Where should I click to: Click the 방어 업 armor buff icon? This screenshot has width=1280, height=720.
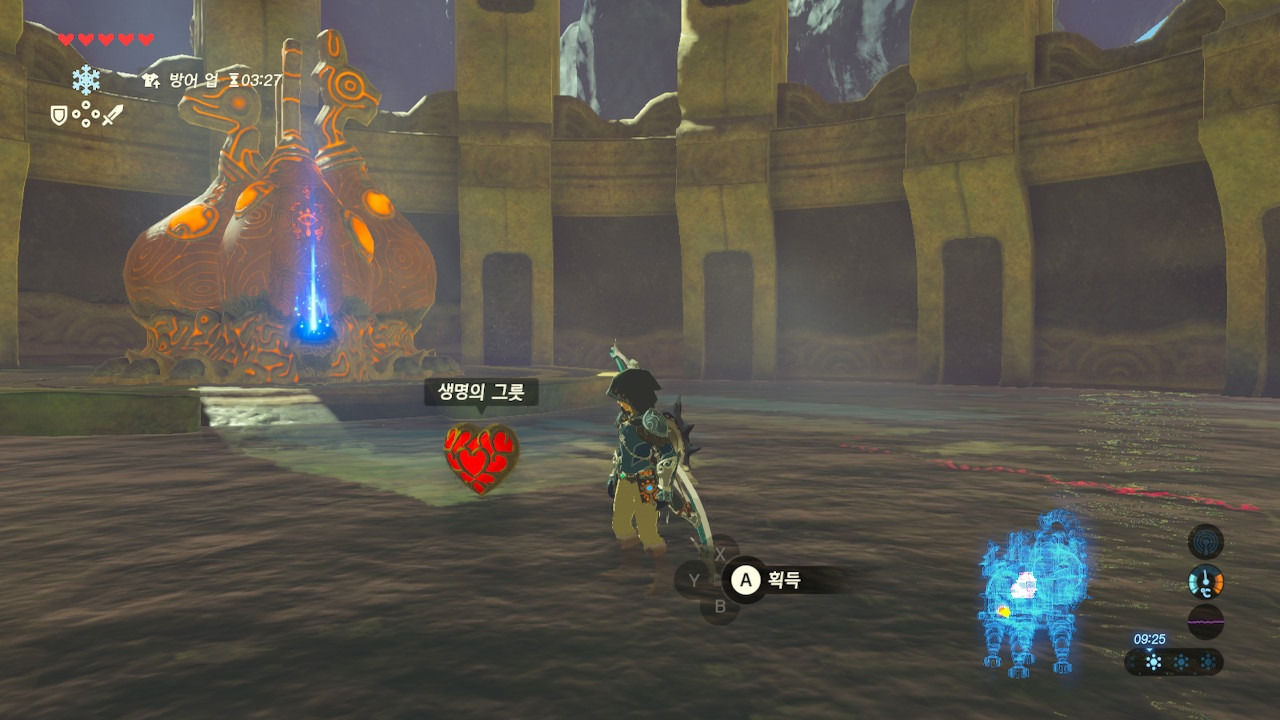pos(151,80)
